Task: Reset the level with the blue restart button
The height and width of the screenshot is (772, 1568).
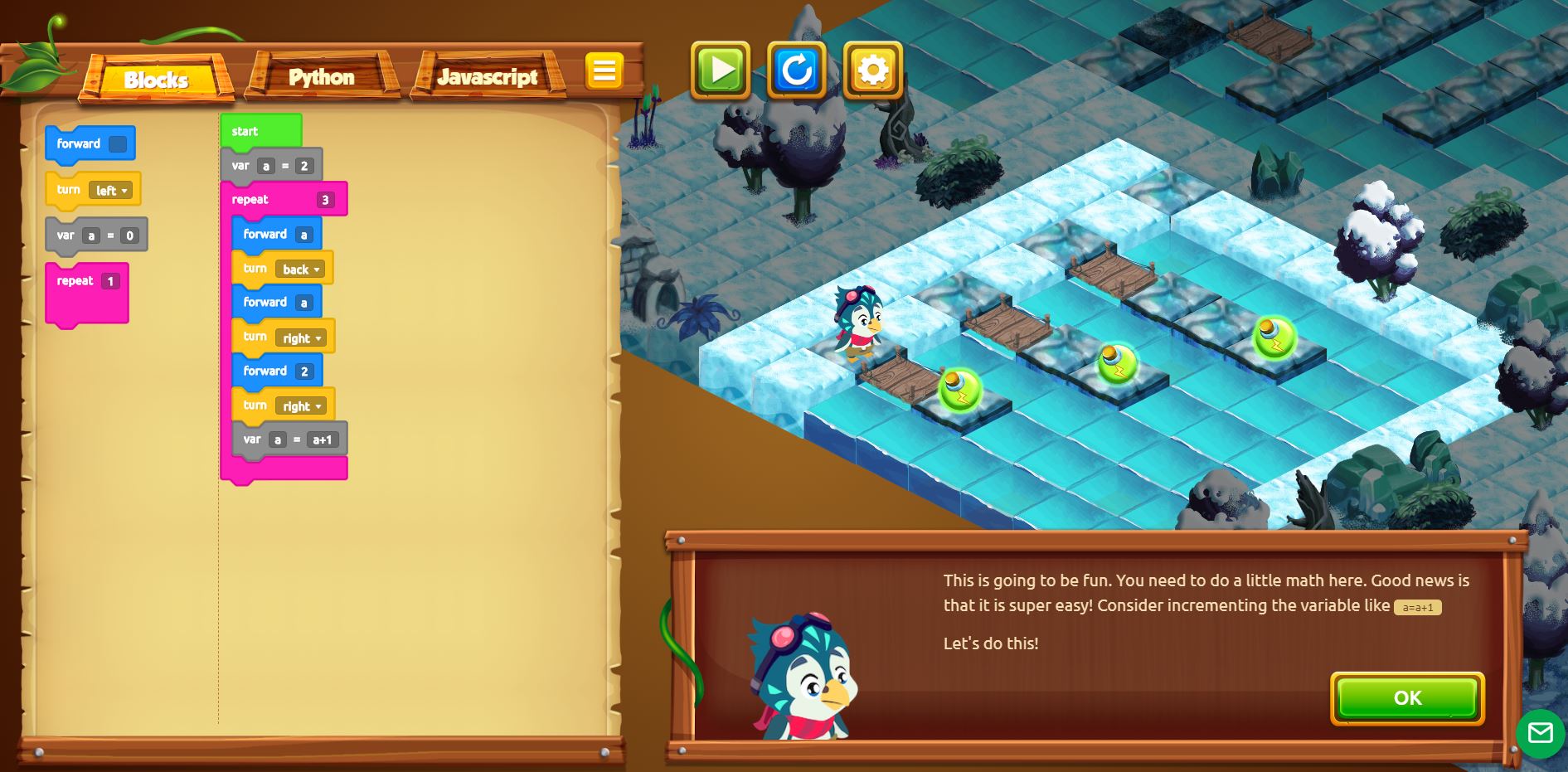Action: (x=797, y=70)
